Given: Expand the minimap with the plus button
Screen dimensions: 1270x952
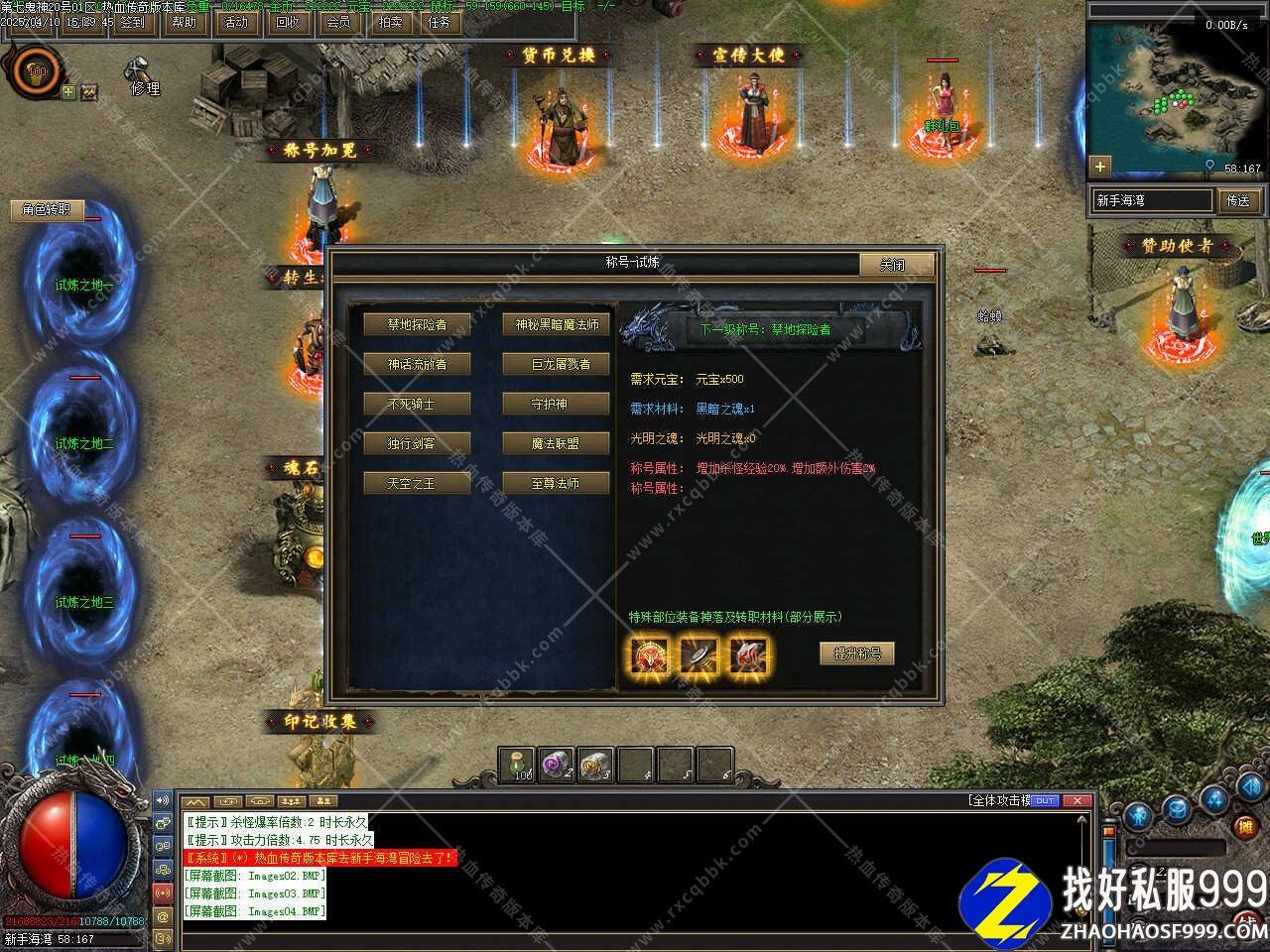Looking at the screenshot, I should pyautogui.click(x=1099, y=166).
